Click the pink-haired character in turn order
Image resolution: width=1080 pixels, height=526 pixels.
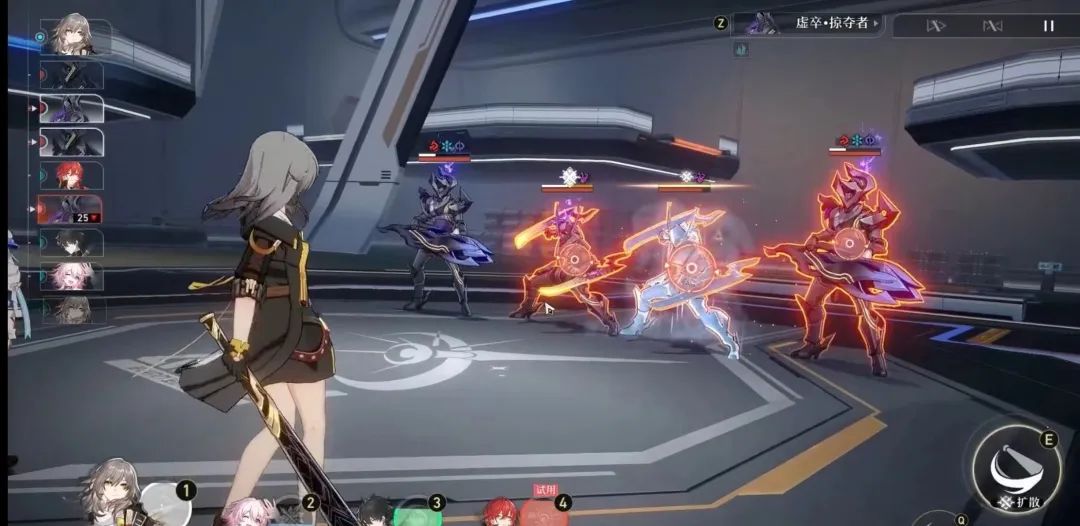tap(71, 277)
